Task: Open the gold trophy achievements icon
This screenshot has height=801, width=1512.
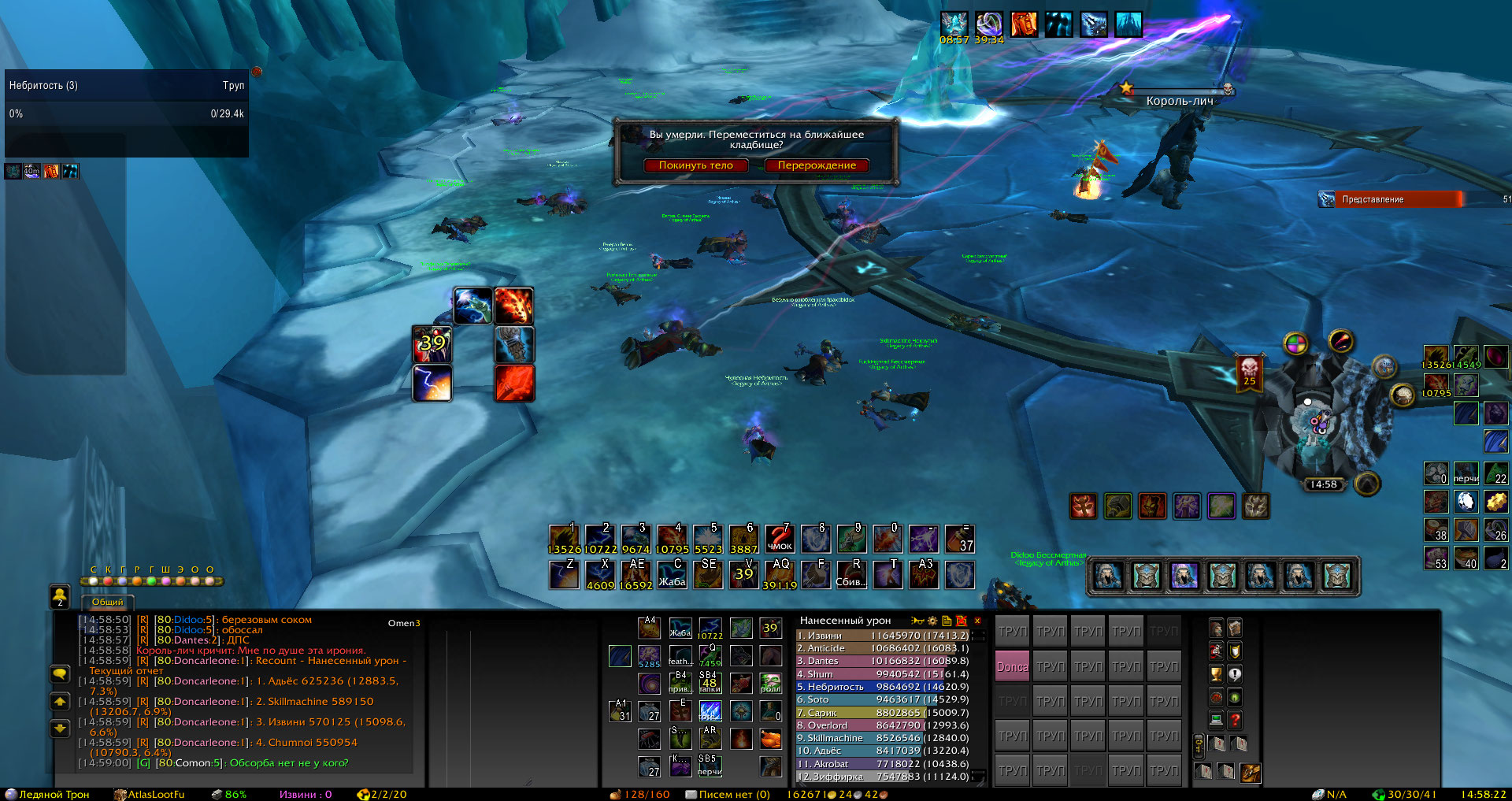Action: tap(1217, 674)
